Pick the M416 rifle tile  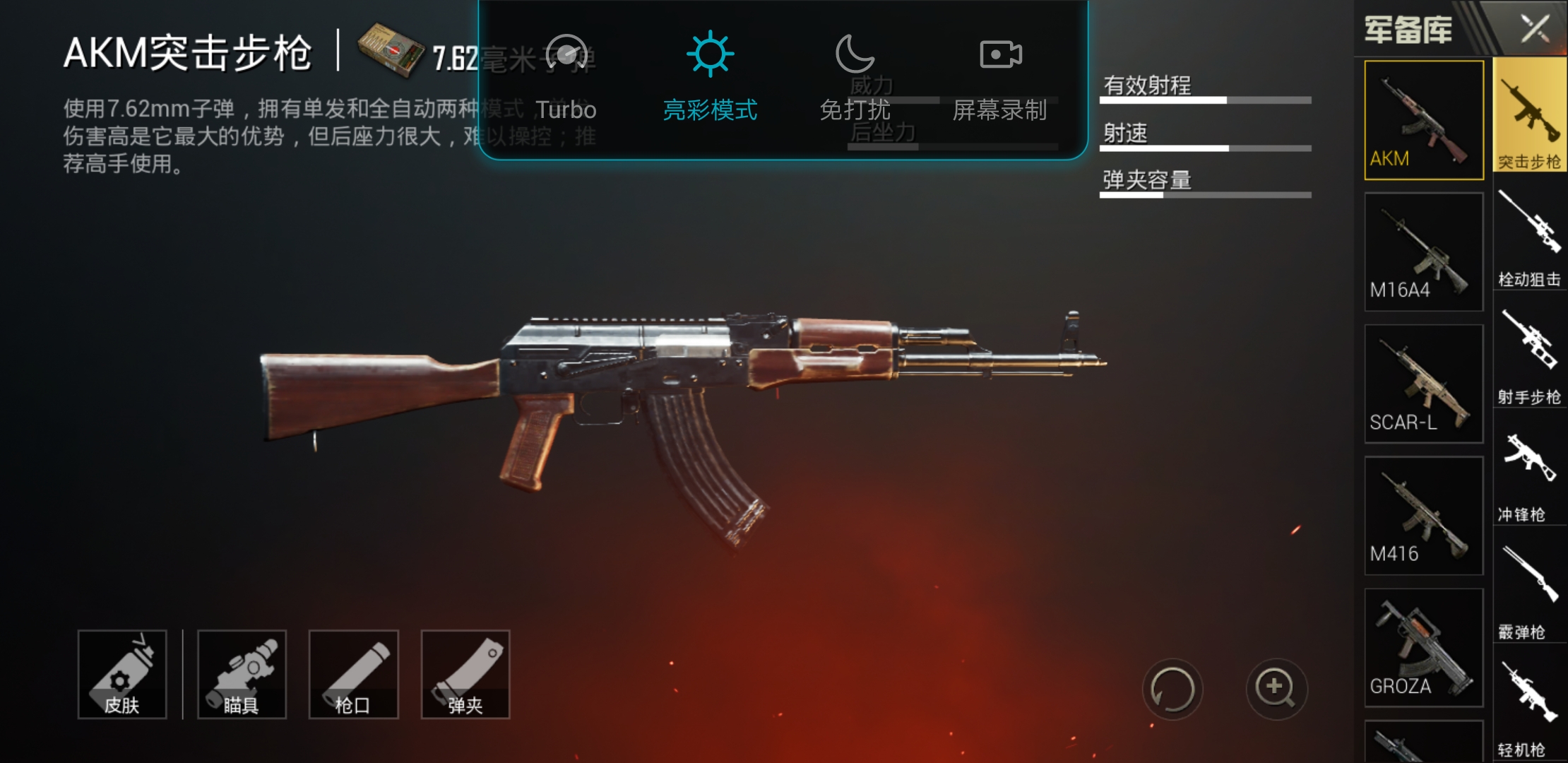pyautogui.click(x=1423, y=516)
